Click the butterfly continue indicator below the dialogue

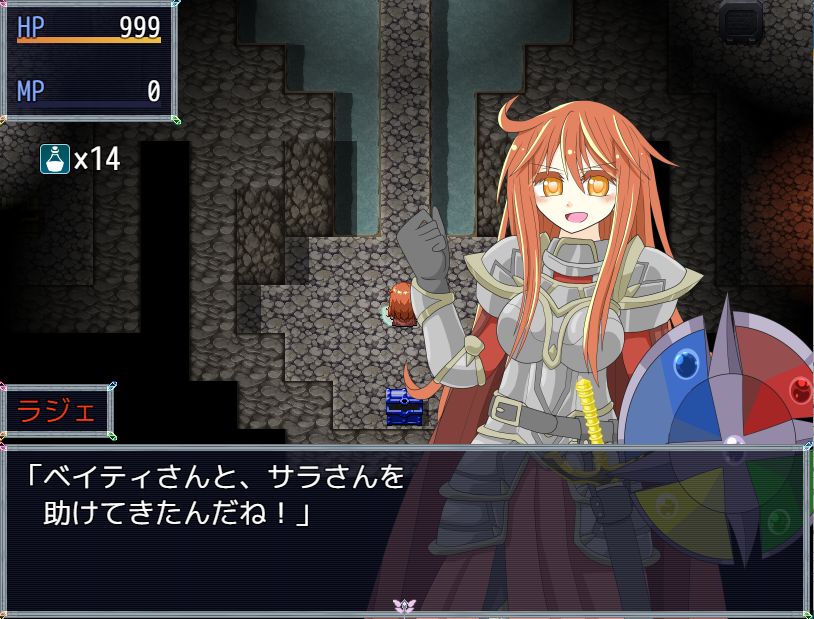coord(404,605)
